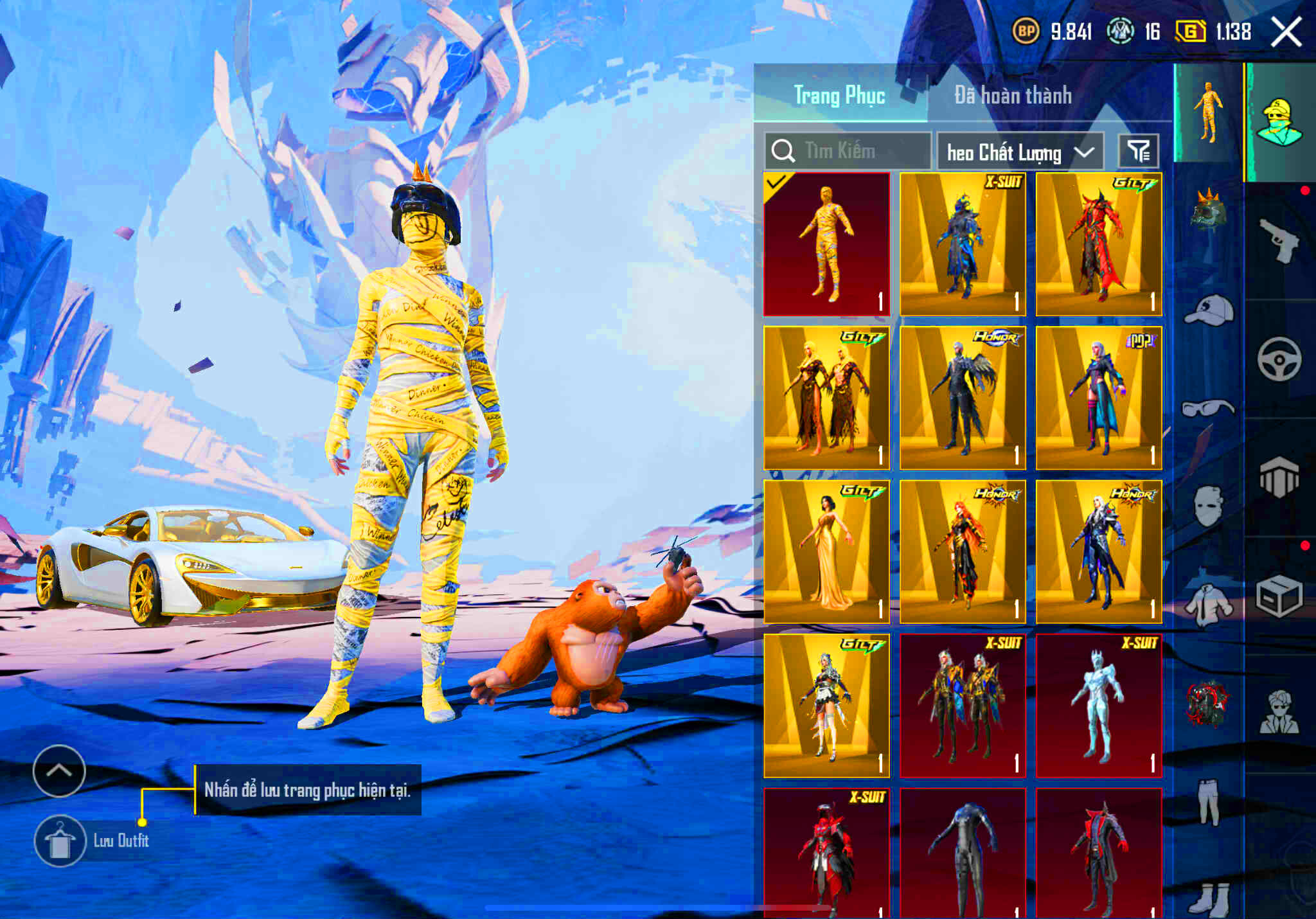This screenshot has height=919, width=1316.
Task: Expand the filter options via funnel icon
Action: (x=1139, y=150)
